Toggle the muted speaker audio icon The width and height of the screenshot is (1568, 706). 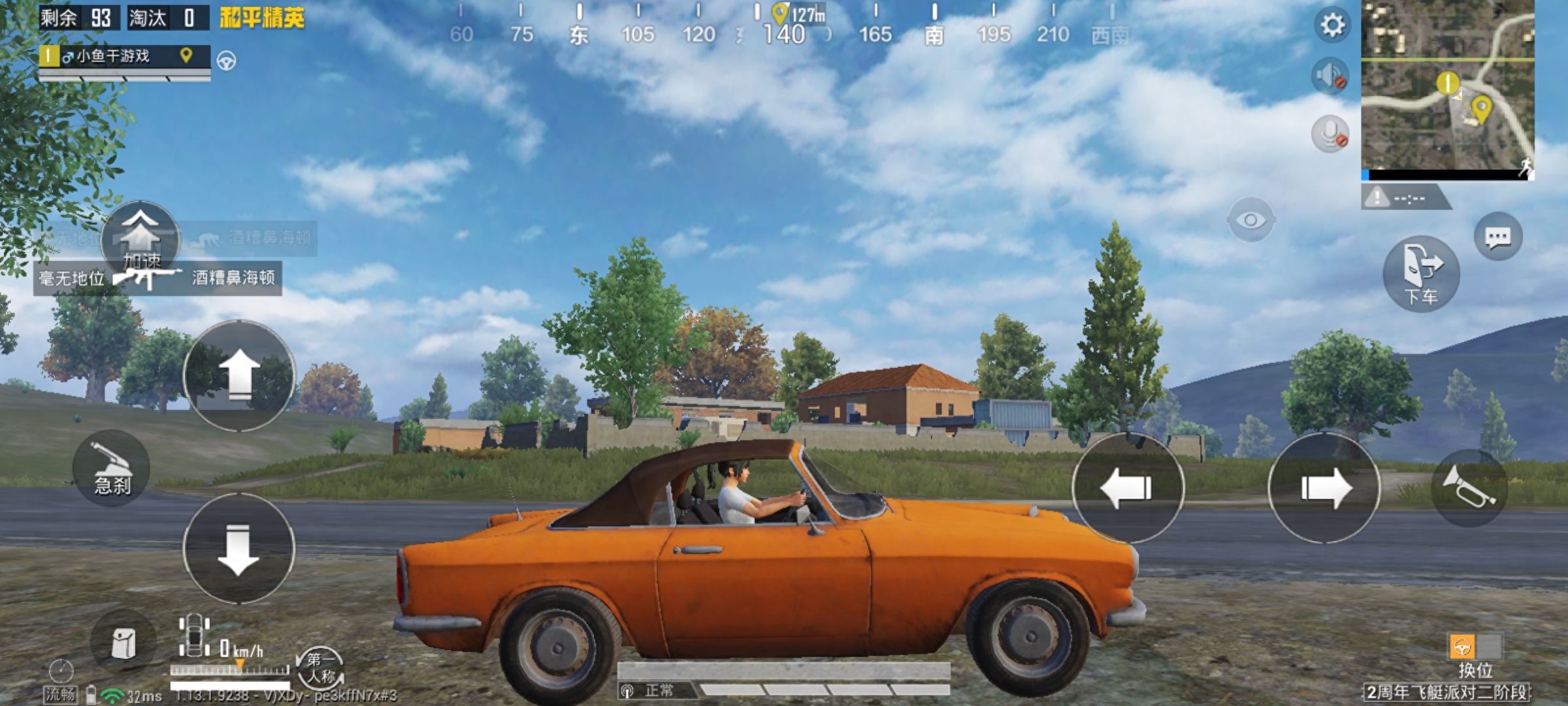tap(1330, 76)
